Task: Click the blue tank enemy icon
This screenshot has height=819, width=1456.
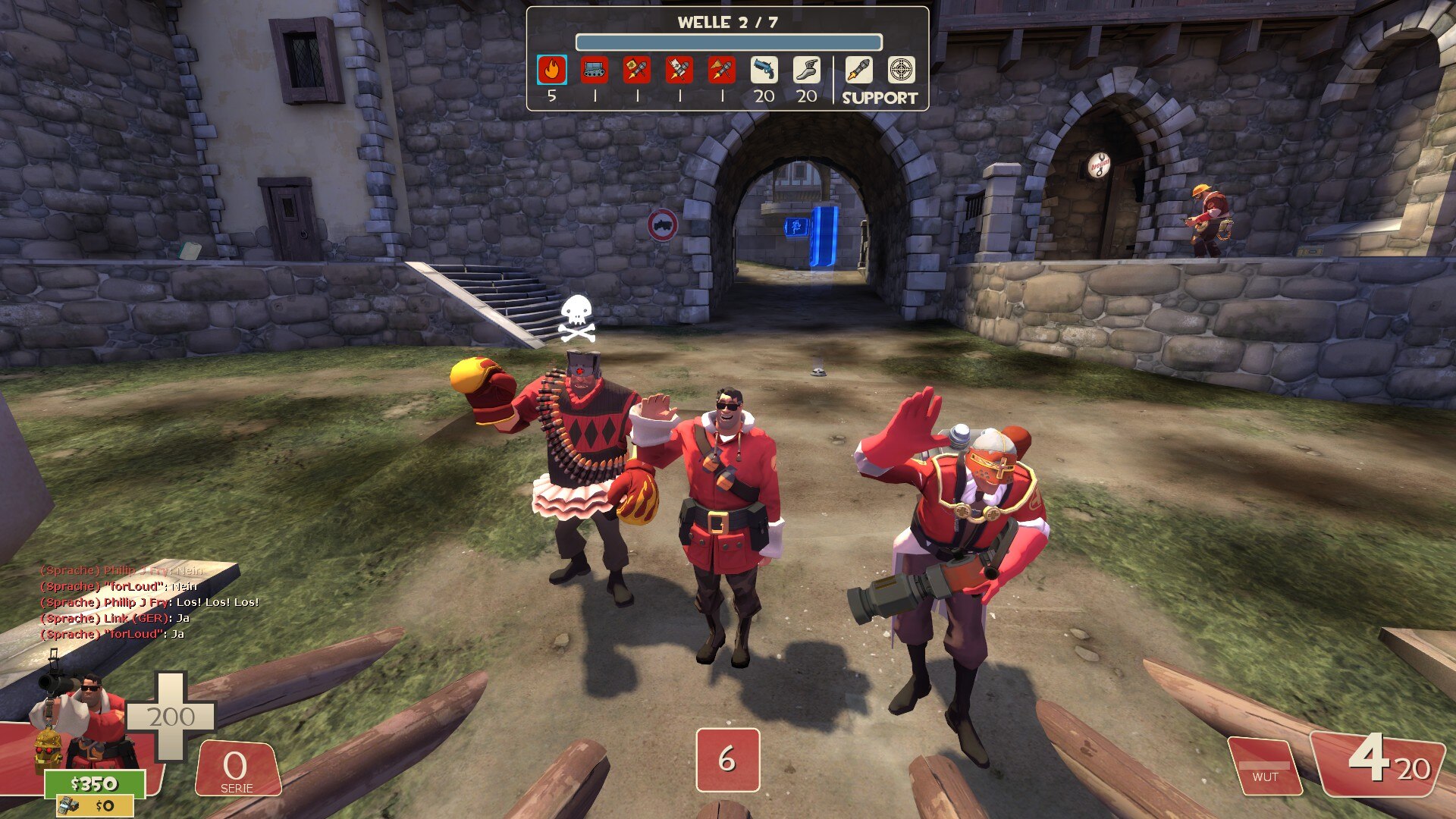Action: click(595, 71)
